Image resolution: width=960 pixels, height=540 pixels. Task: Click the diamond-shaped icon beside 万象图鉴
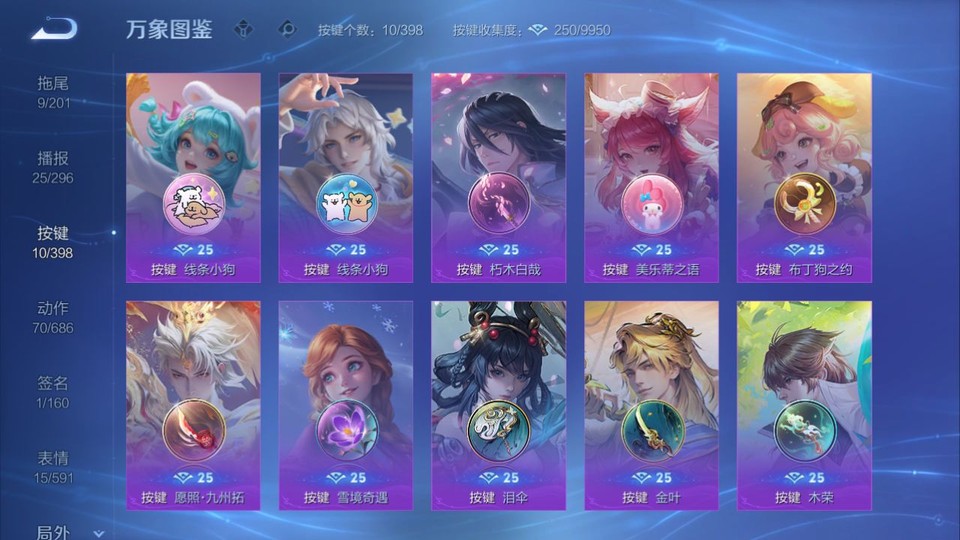(x=244, y=29)
